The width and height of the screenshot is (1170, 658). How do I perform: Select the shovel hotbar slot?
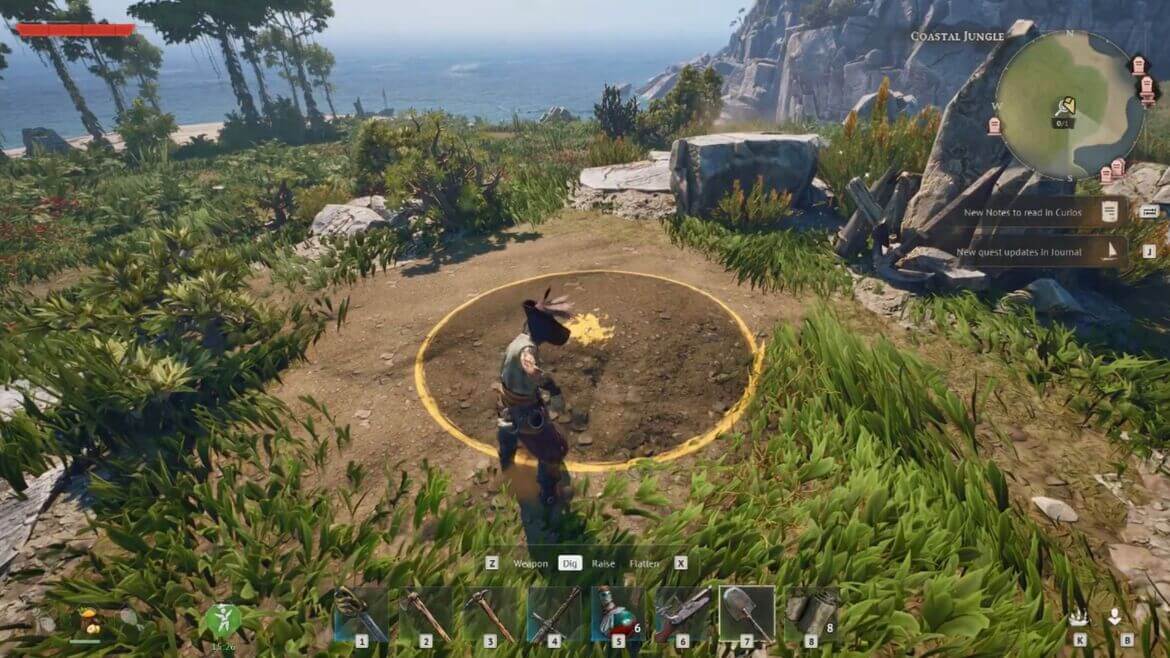(746, 612)
